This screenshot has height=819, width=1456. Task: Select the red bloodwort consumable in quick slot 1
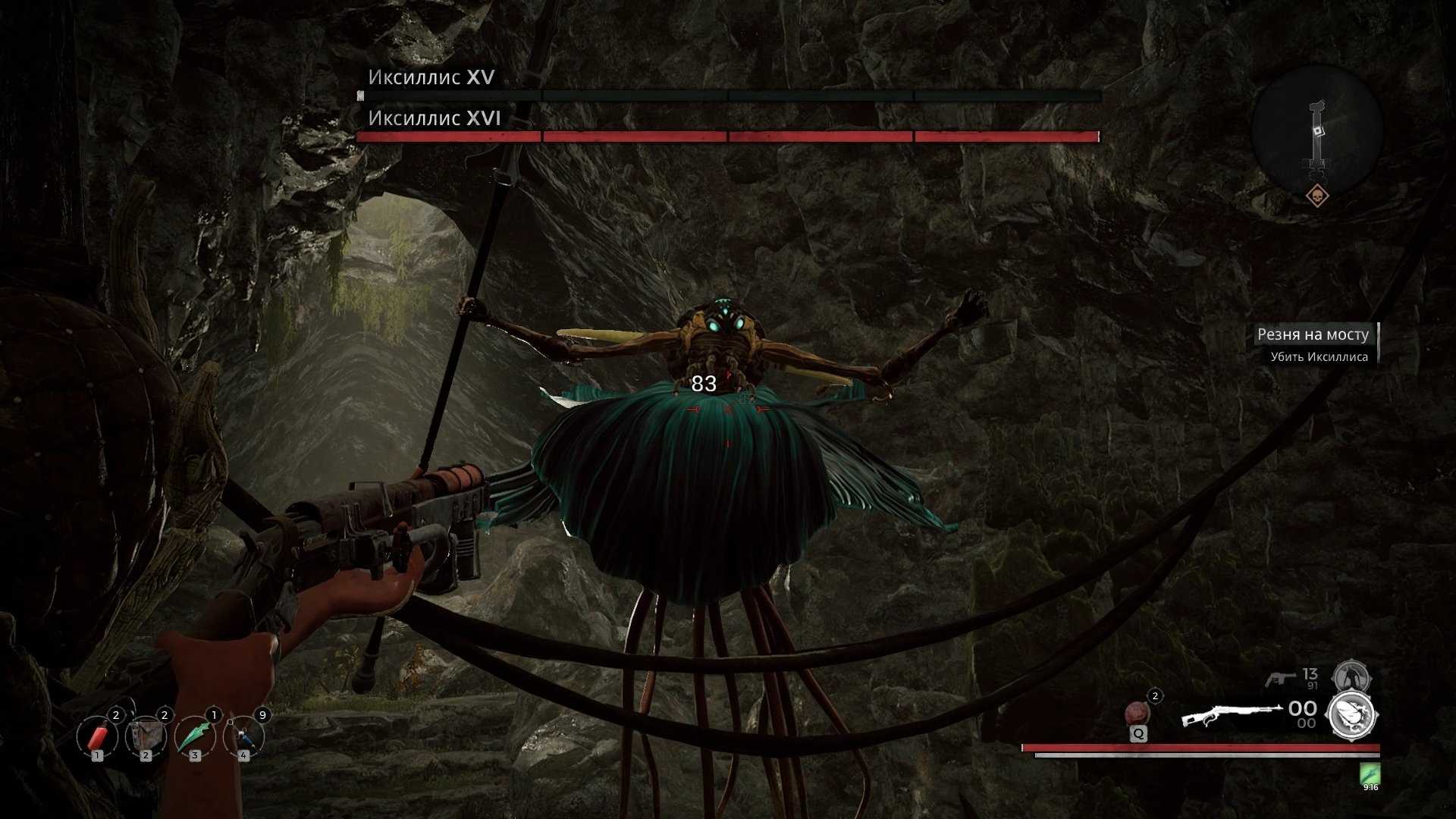coord(97,736)
